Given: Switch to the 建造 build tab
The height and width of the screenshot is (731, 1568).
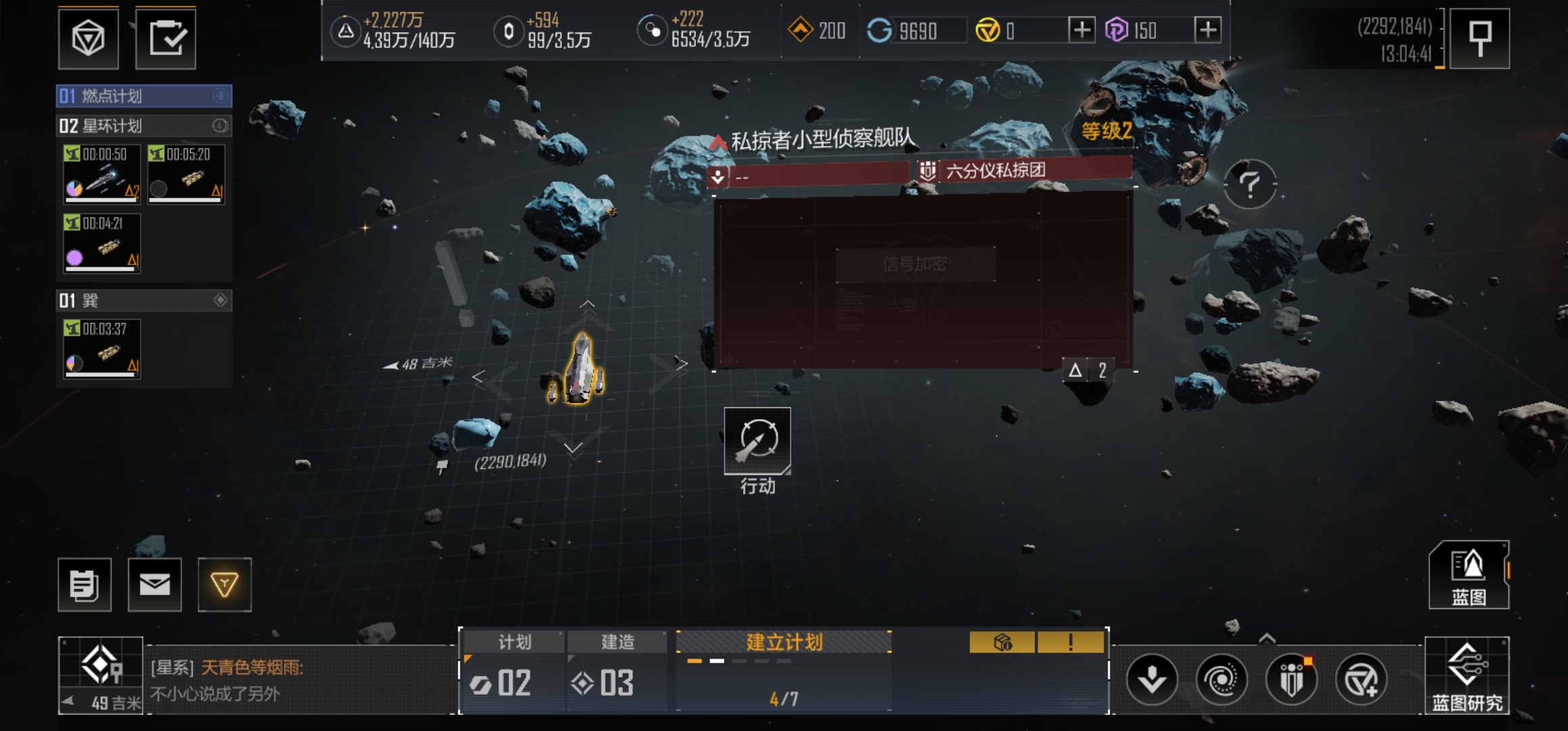Looking at the screenshot, I should pos(617,642).
